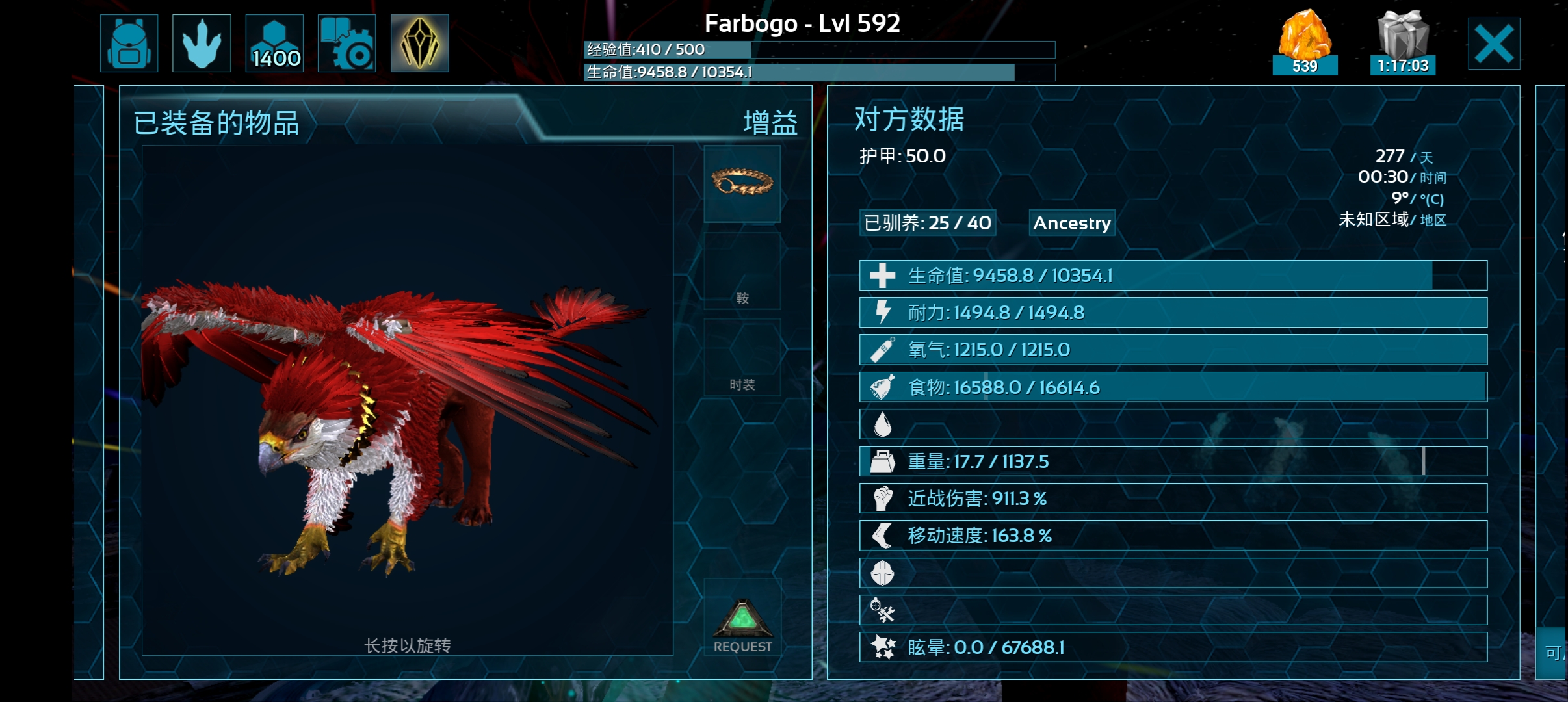Click the saddle equipment slot

tap(742, 272)
